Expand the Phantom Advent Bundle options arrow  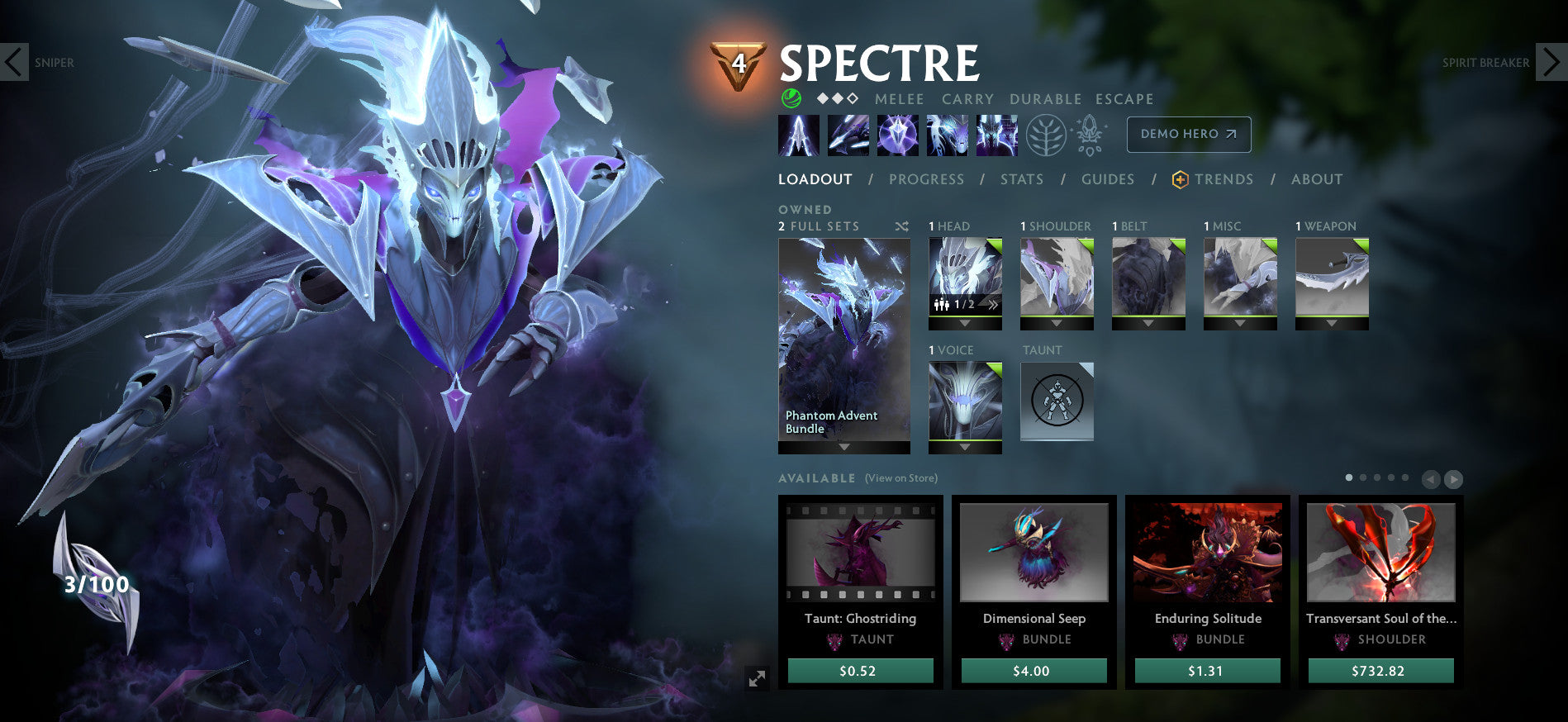843,448
